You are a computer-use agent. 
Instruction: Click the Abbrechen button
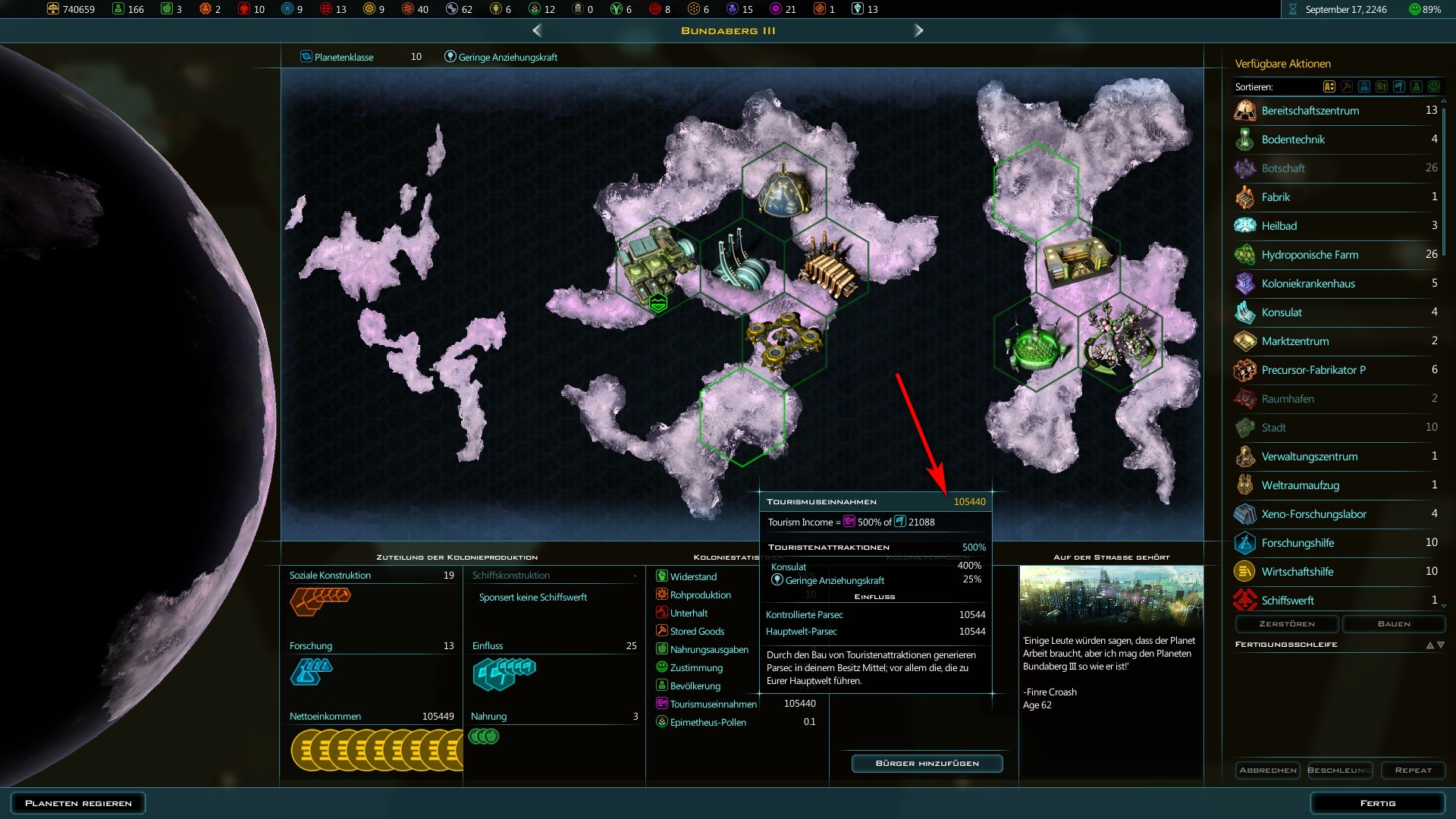1267,770
